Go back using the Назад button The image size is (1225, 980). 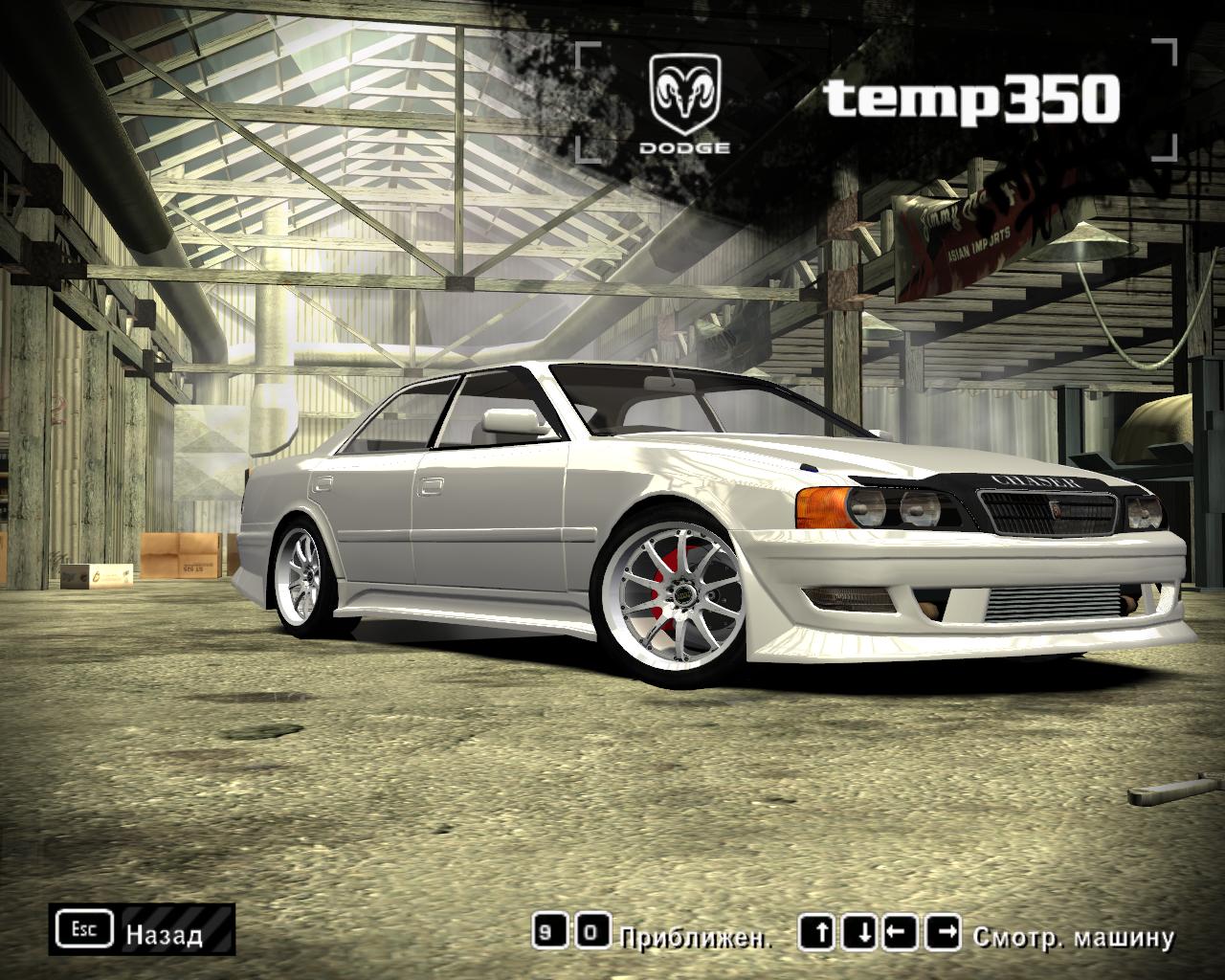[x=143, y=929]
